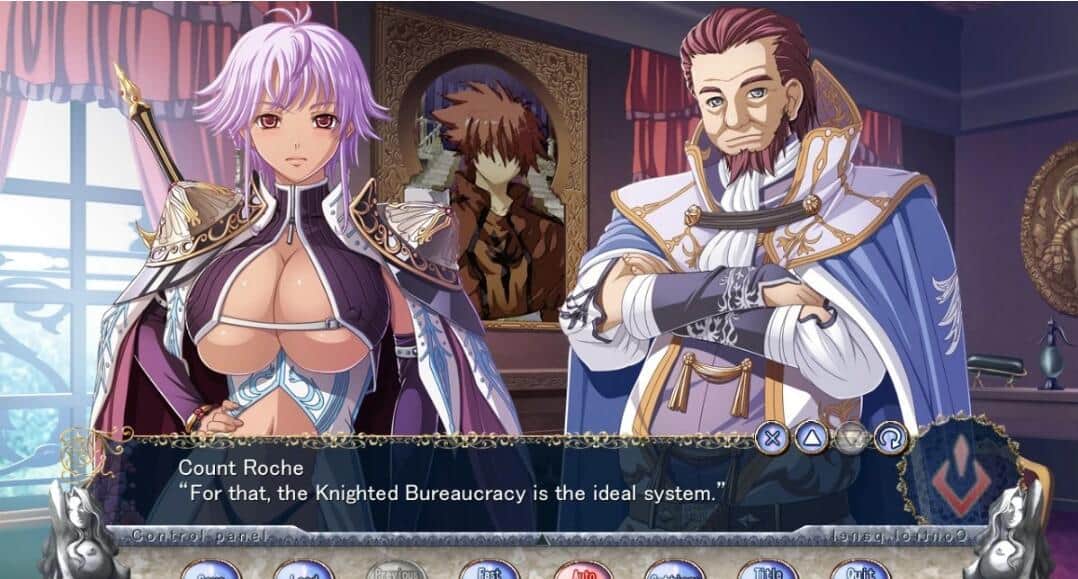Viewport: 1078px width, 579px height.
Task: Close the dialogue window with the X icon
Action: click(x=771, y=437)
